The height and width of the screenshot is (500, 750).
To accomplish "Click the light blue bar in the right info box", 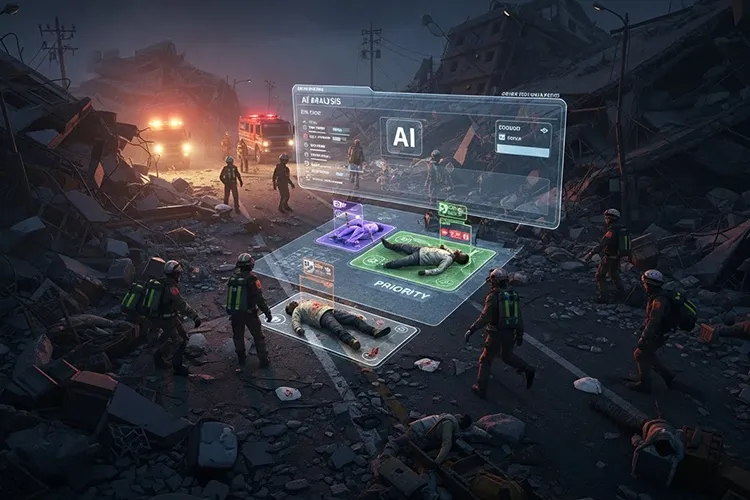I will (522, 152).
